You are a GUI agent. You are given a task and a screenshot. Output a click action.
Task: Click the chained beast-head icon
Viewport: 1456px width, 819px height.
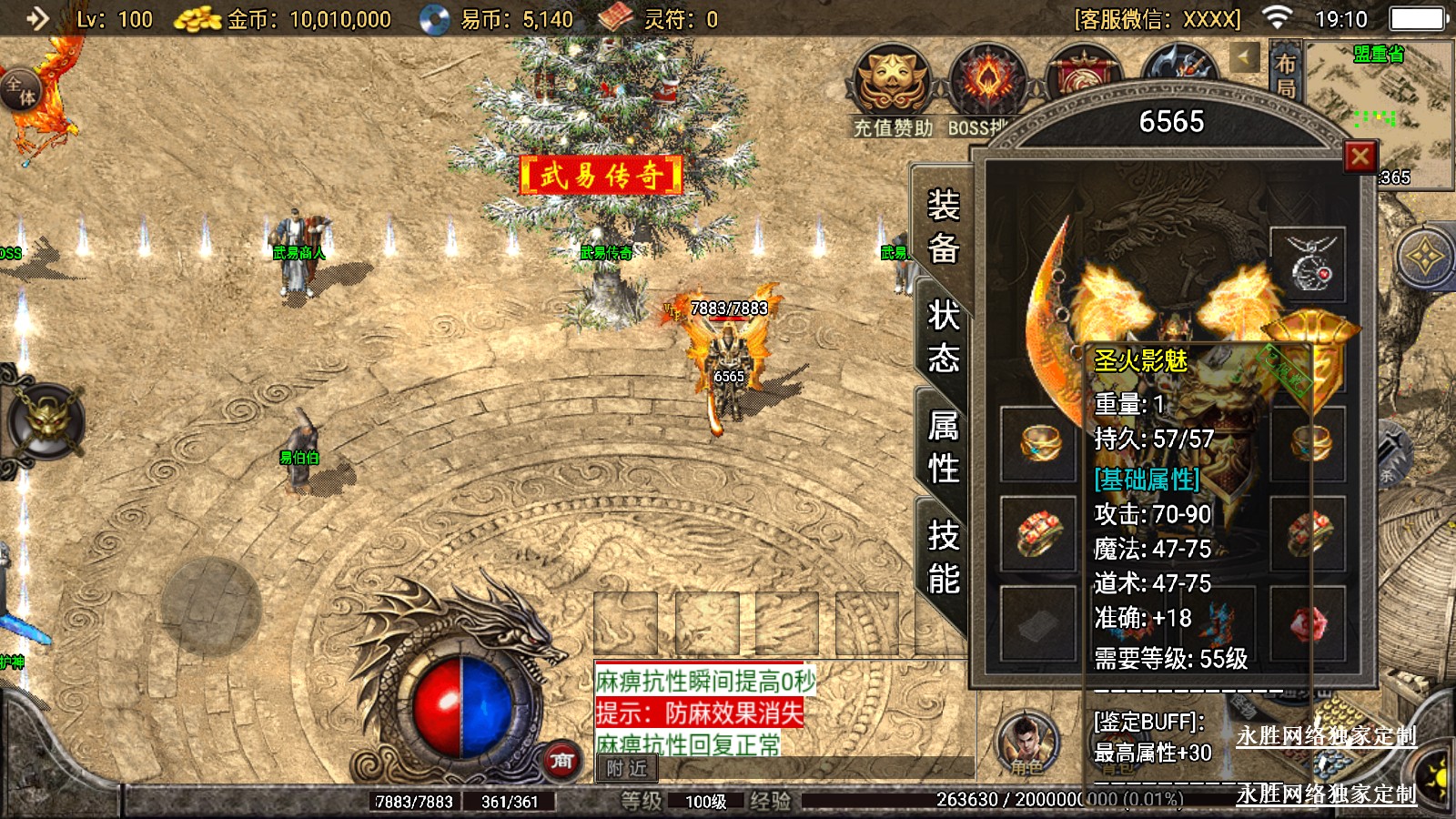(x=47, y=421)
